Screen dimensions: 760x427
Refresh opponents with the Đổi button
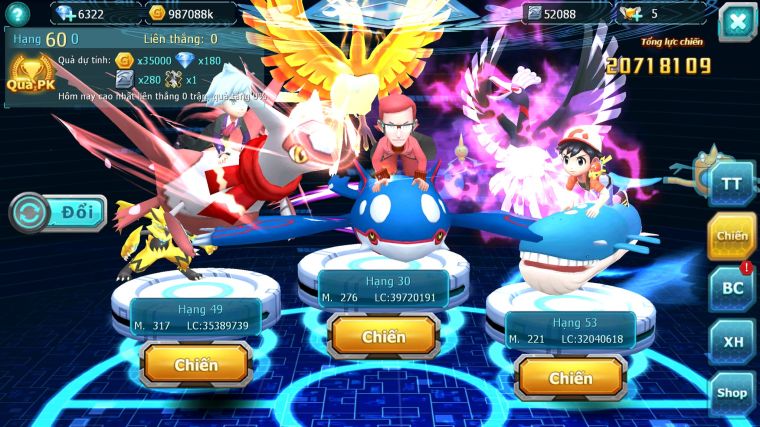(59, 213)
